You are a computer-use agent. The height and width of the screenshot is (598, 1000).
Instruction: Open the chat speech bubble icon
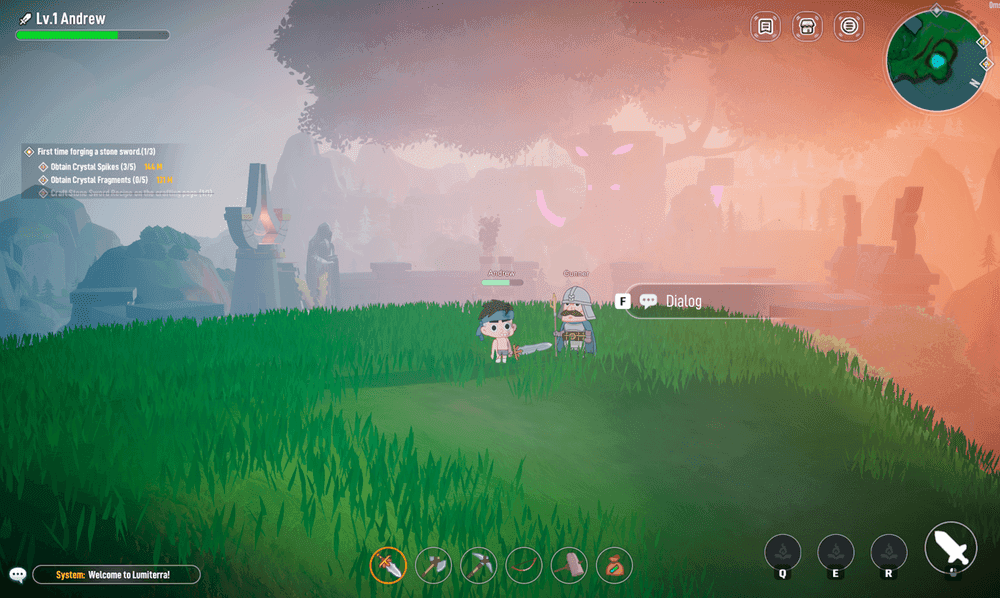click(x=17, y=575)
